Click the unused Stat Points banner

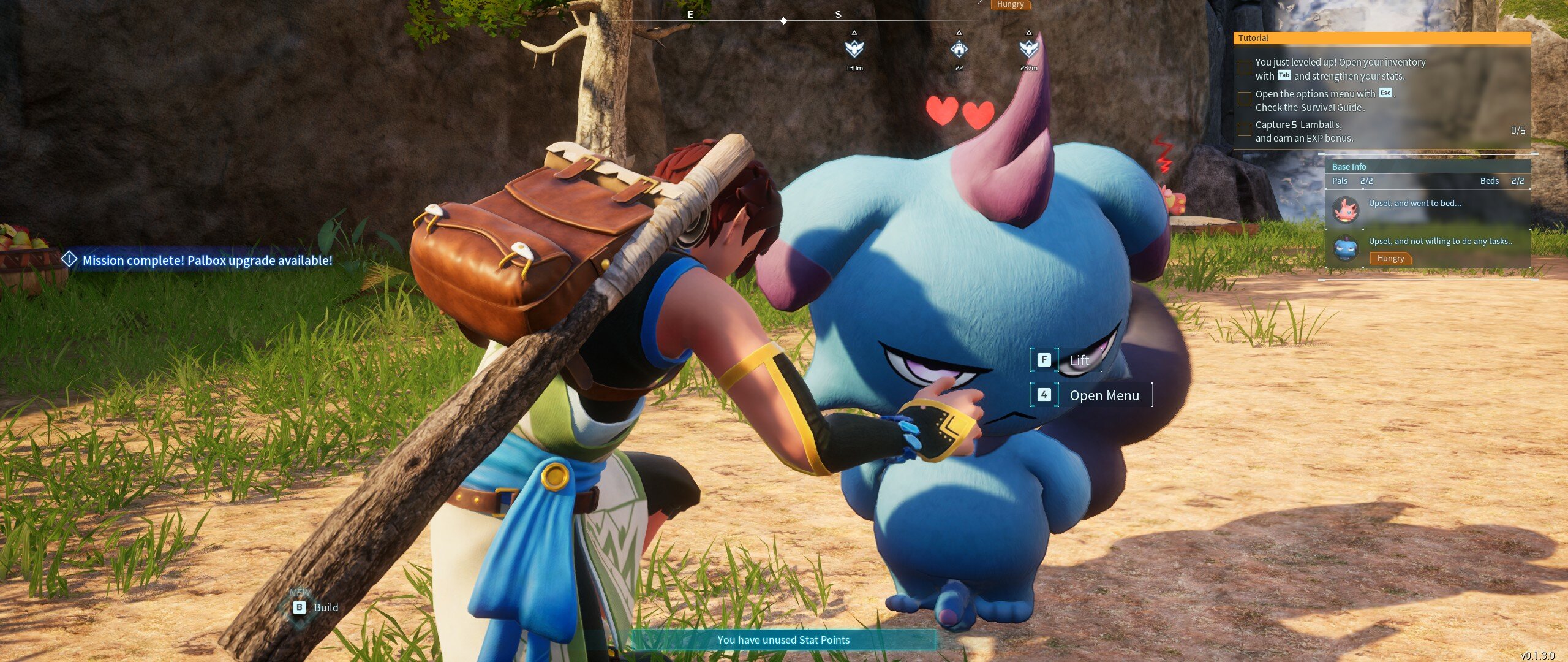click(x=783, y=640)
